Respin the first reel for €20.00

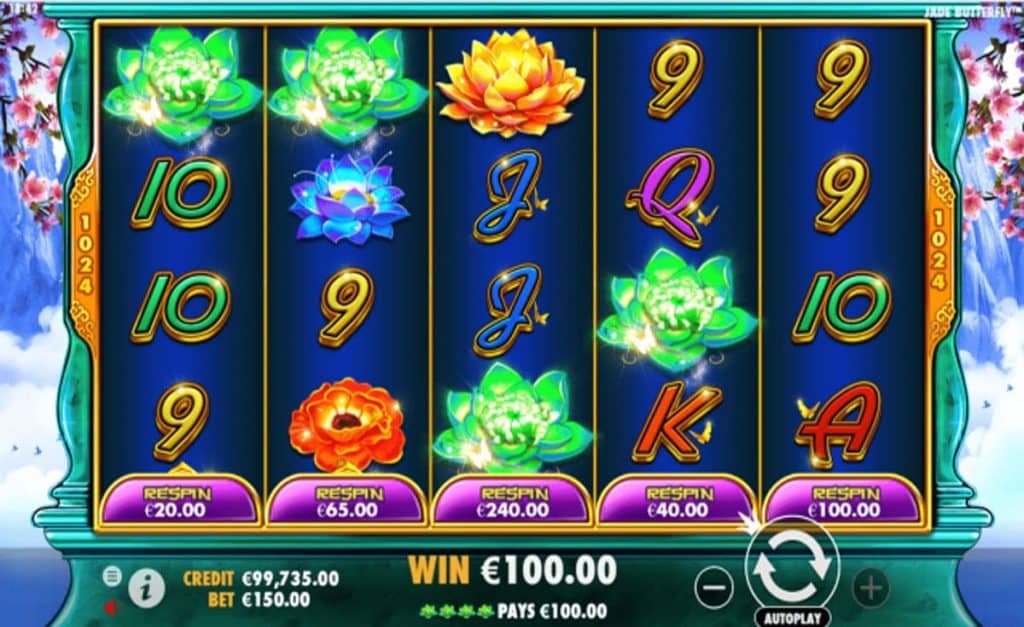click(x=180, y=501)
